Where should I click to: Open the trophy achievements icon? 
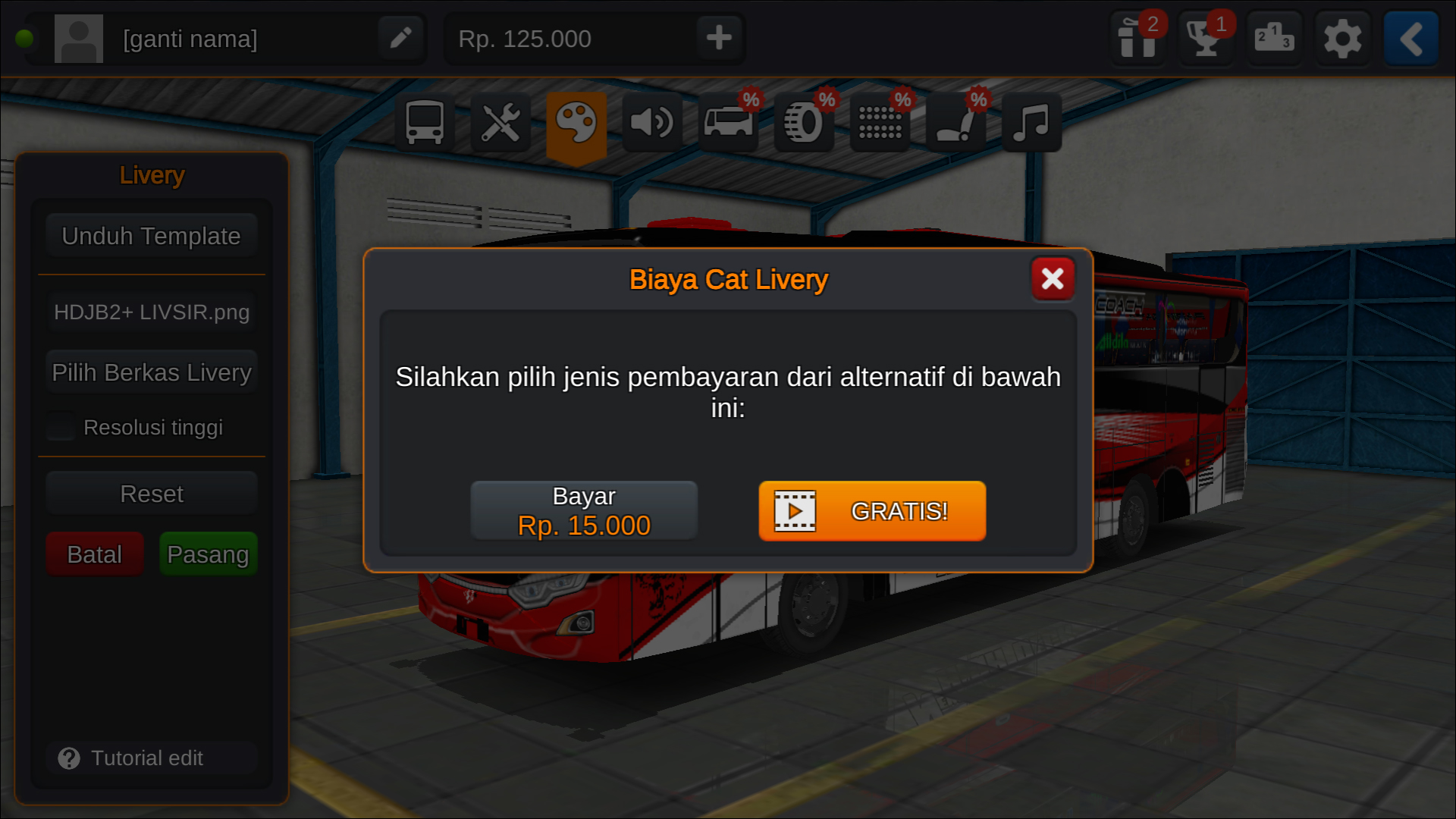[1206, 38]
